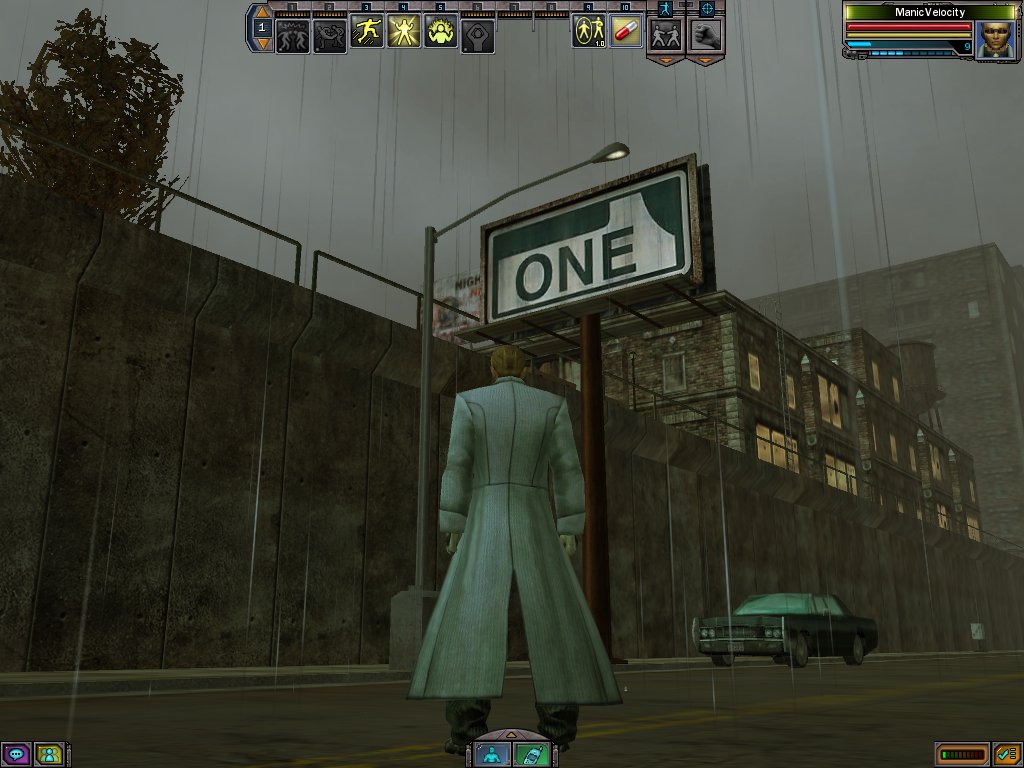Open the blue character figure panel
Screen dimensions: 1024x768
pyautogui.click(x=493, y=754)
